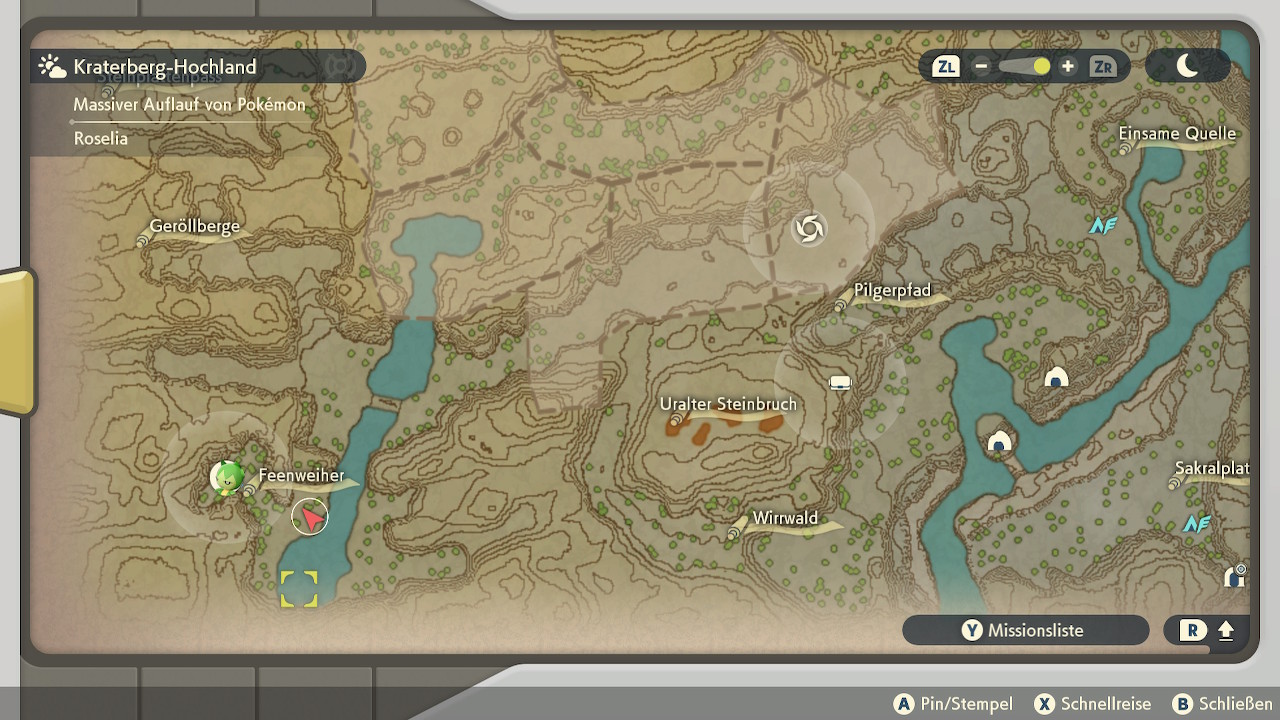Select the yellow bracket map cursor

tap(299, 589)
